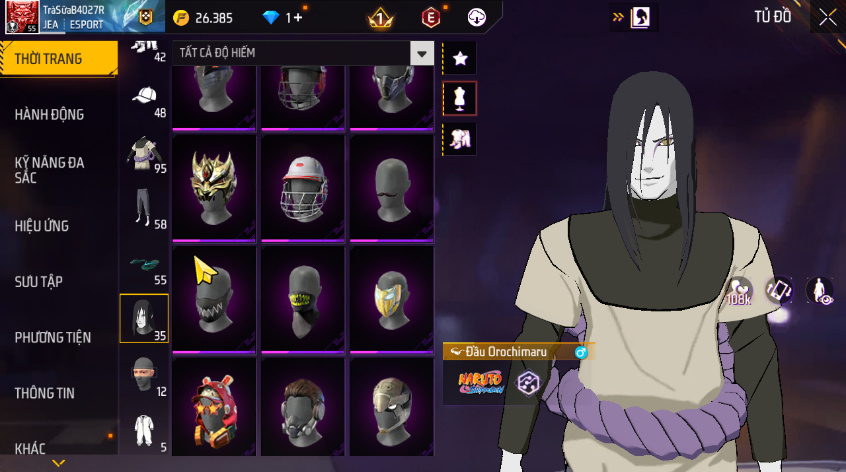Choose the white cricket helmet item
The image size is (846, 472).
click(302, 188)
